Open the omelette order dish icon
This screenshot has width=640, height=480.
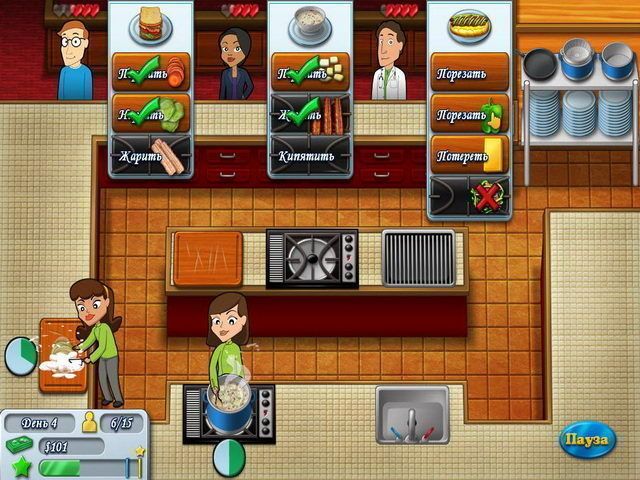[x=469, y=24]
